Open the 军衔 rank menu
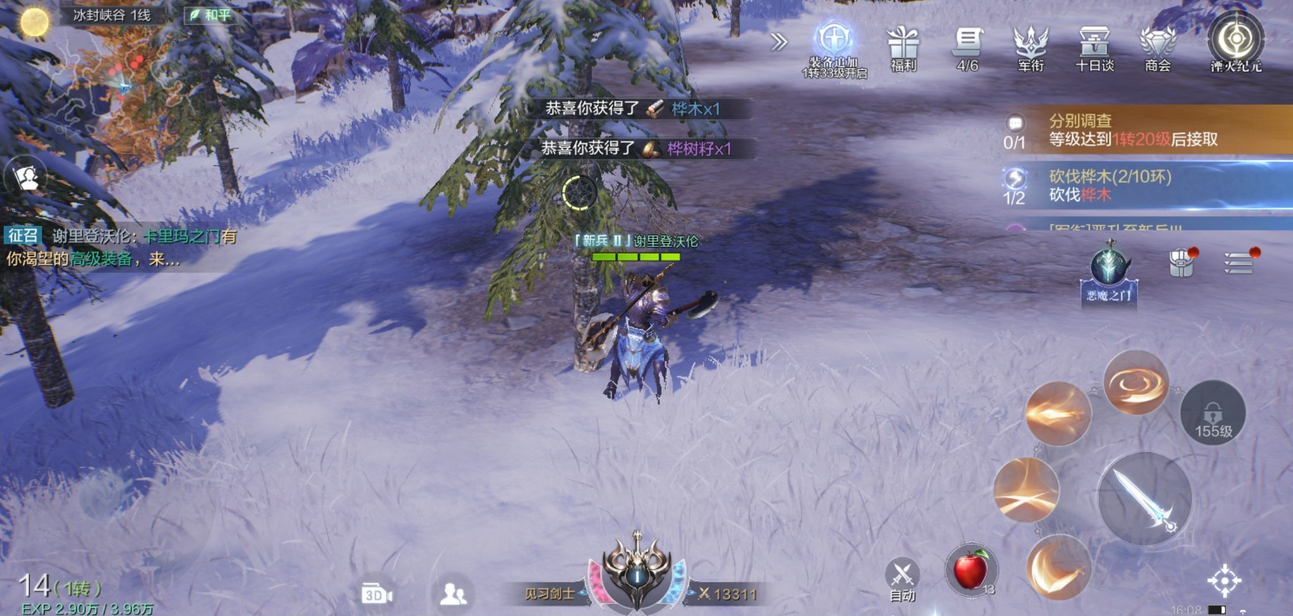Viewport: 1293px width, 616px height. coord(1030,47)
